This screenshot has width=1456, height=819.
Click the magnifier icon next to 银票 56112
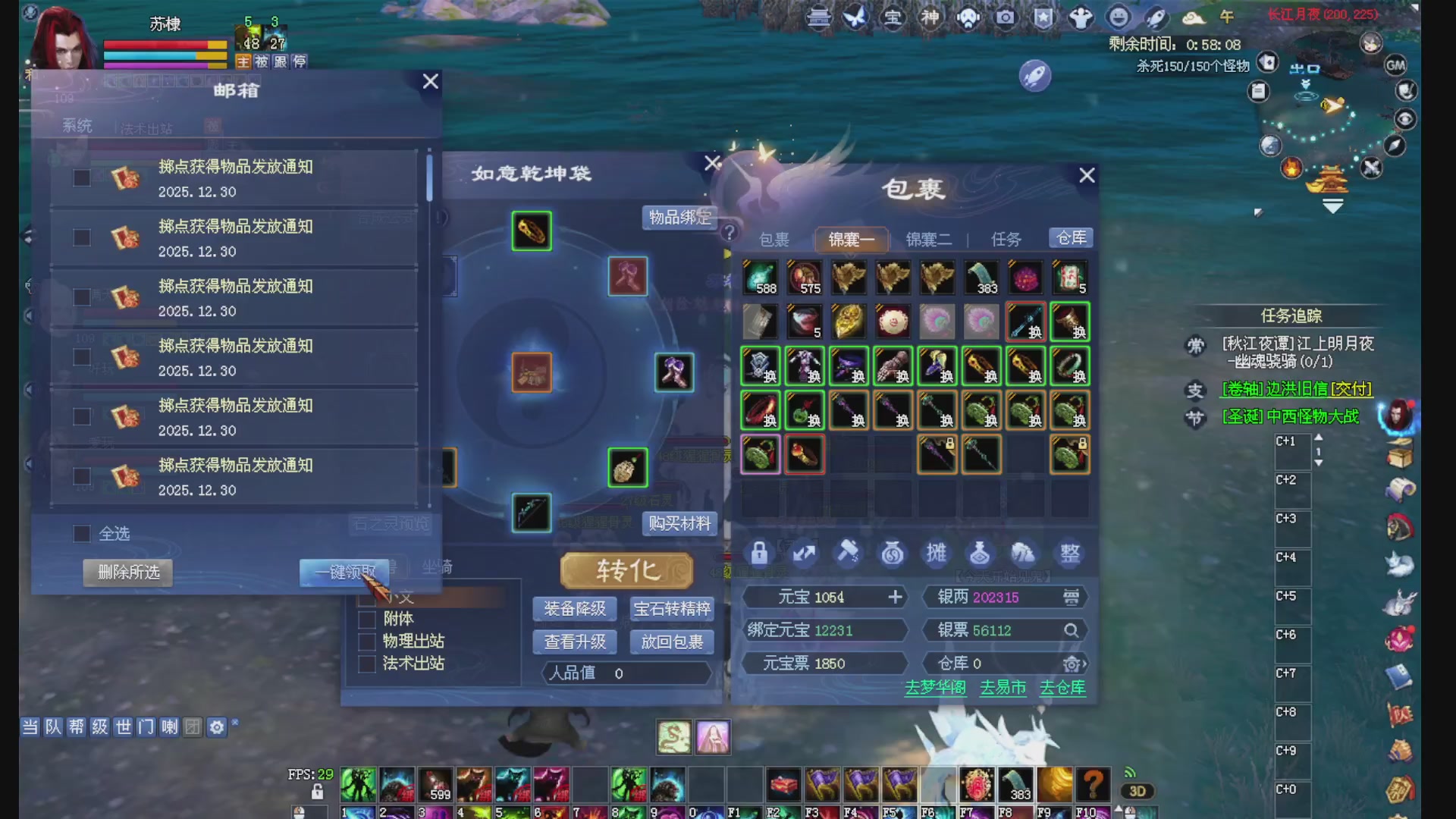[x=1072, y=629]
